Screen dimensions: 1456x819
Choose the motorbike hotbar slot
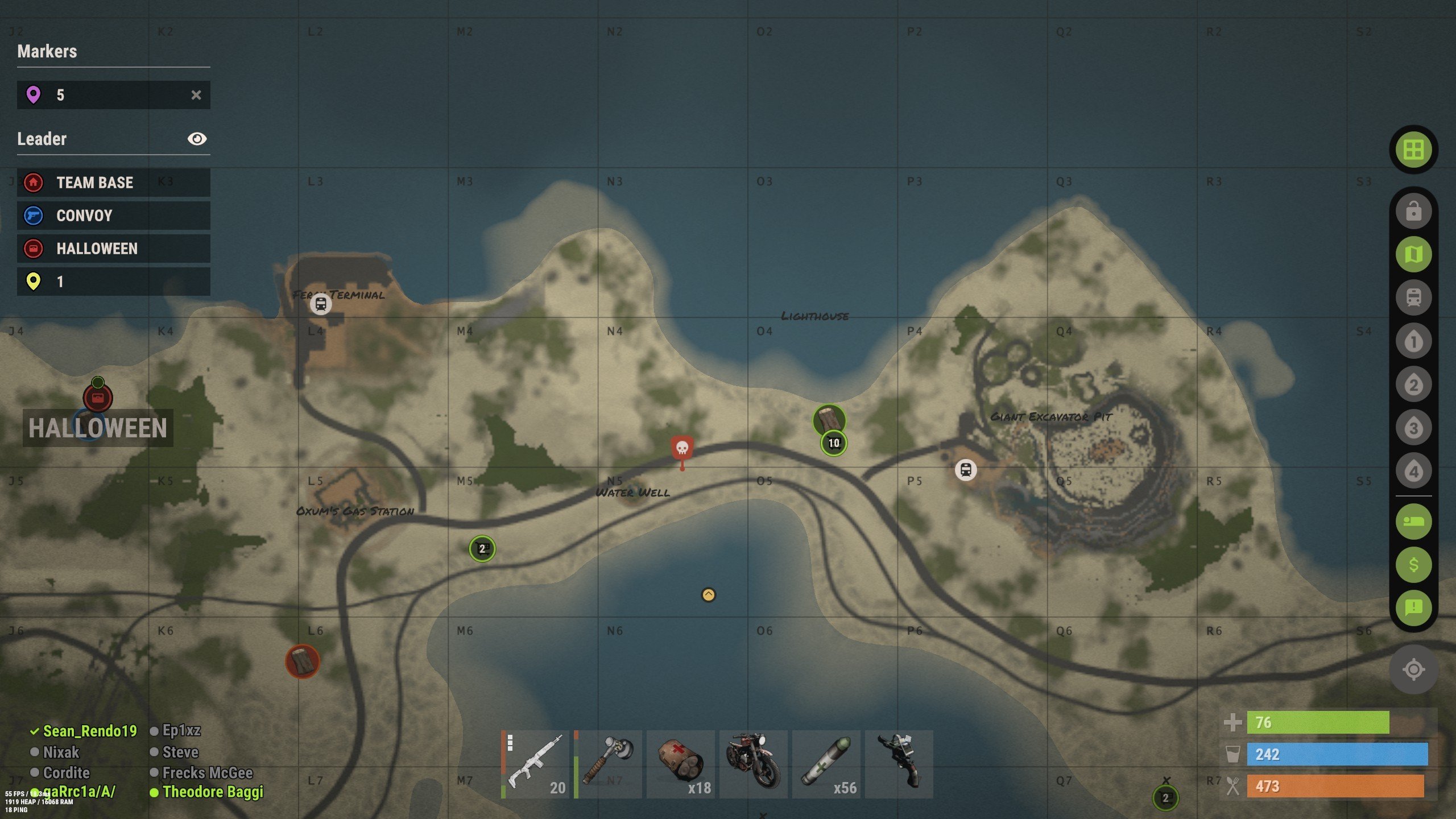754,764
